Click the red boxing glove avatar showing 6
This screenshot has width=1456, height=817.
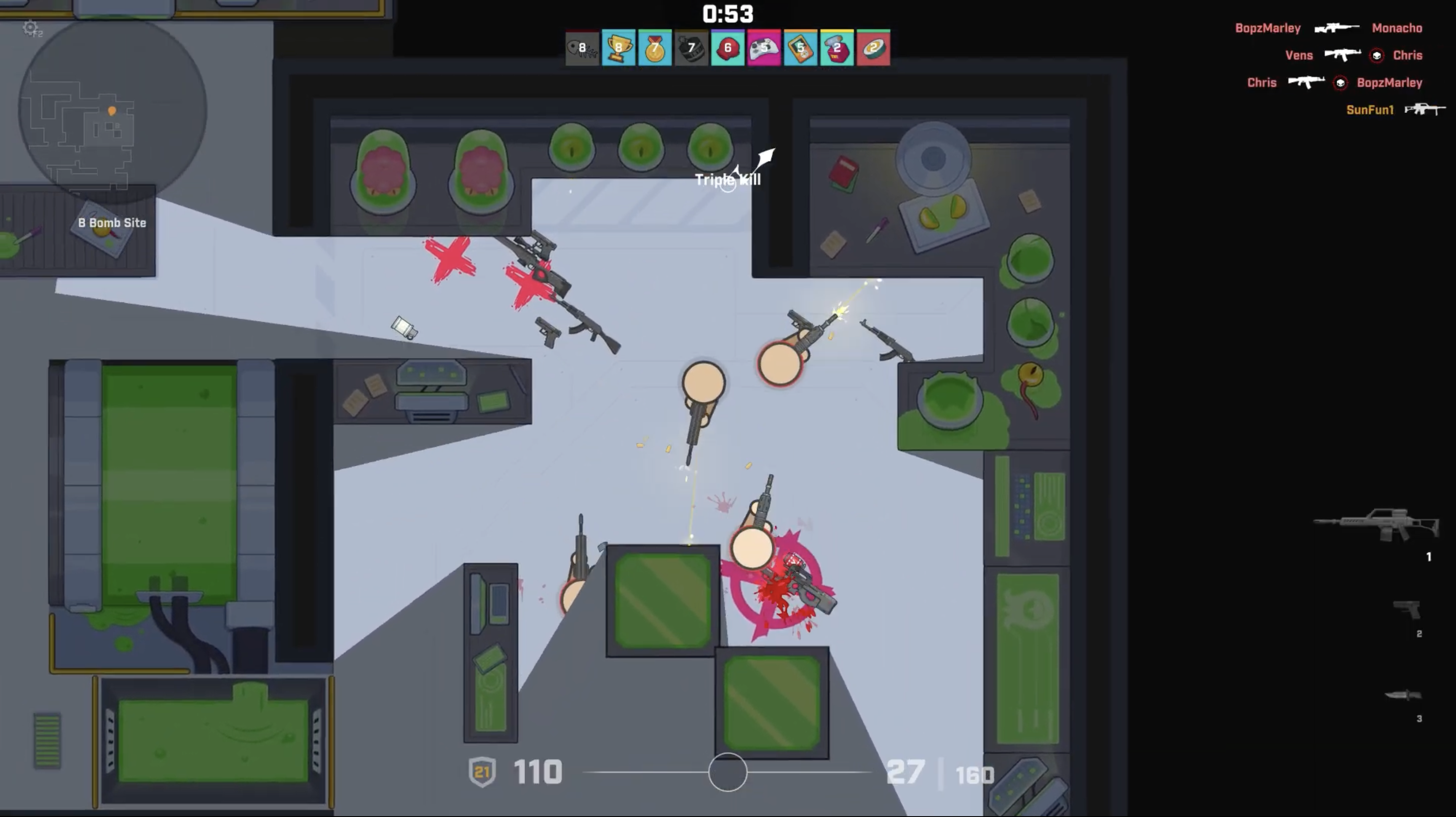point(728,48)
